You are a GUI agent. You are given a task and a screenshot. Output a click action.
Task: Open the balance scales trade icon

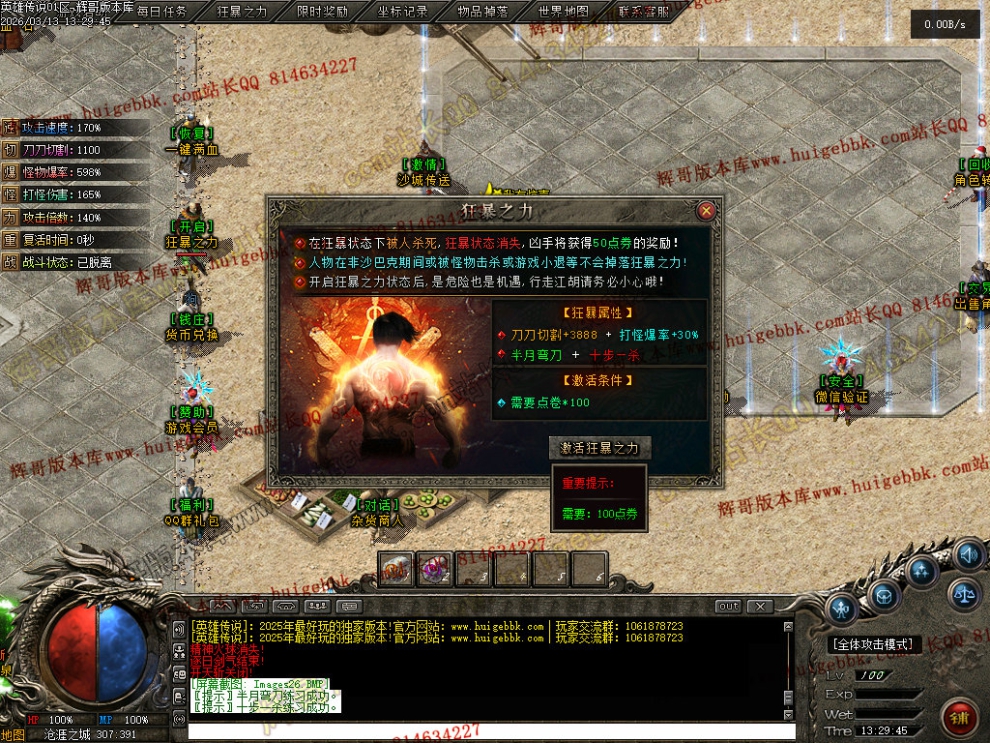coord(966,592)
